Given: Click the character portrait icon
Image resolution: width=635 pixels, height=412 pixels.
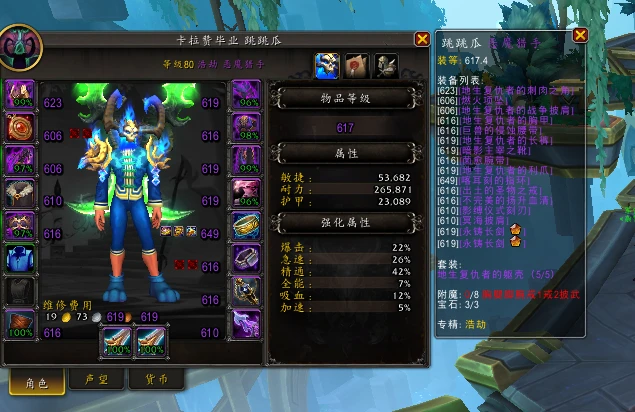Looking at the screenshot, I should [20, 47].
